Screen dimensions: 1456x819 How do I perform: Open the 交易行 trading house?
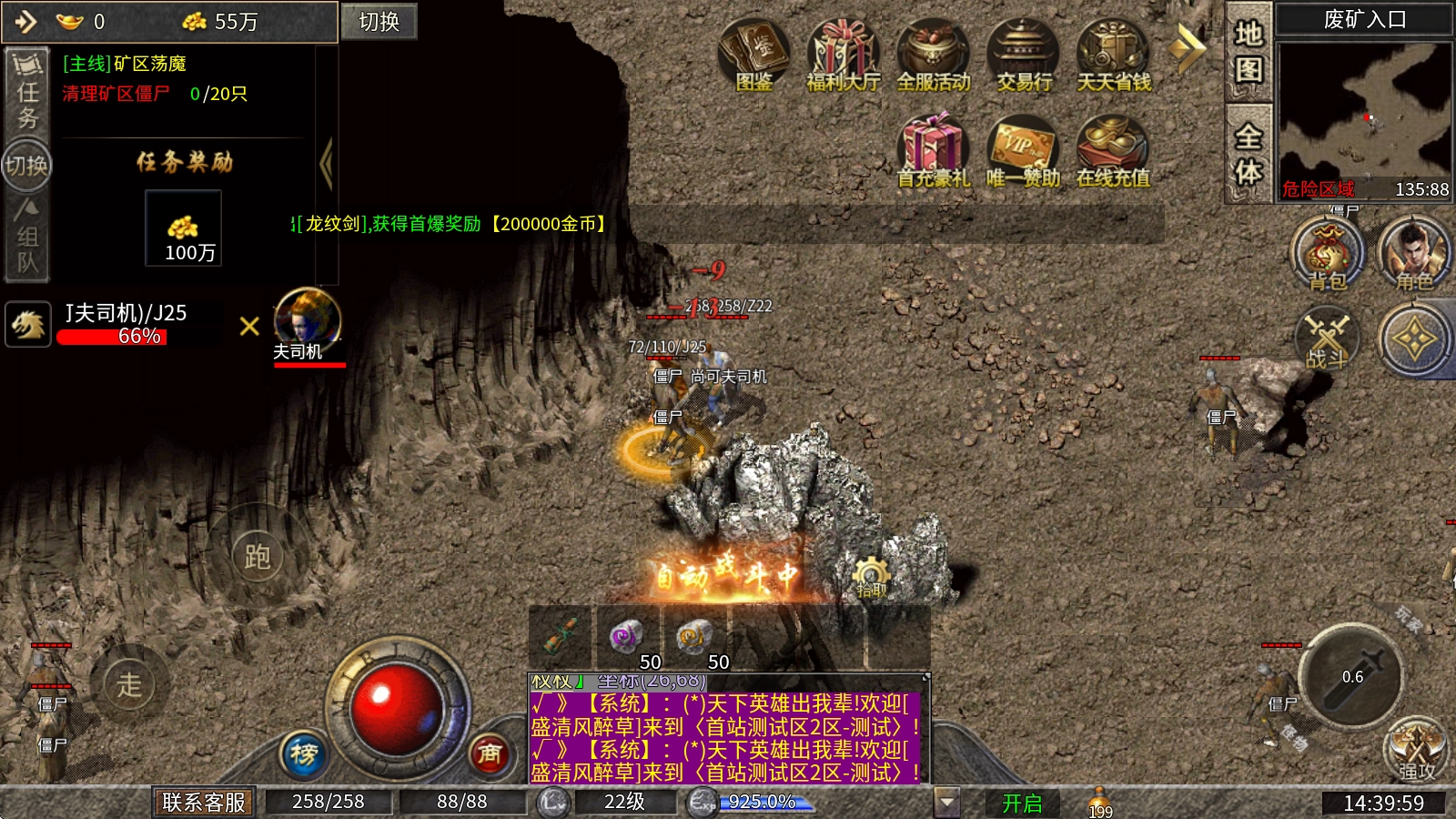pyautogui.click(x=1023, y=55)
